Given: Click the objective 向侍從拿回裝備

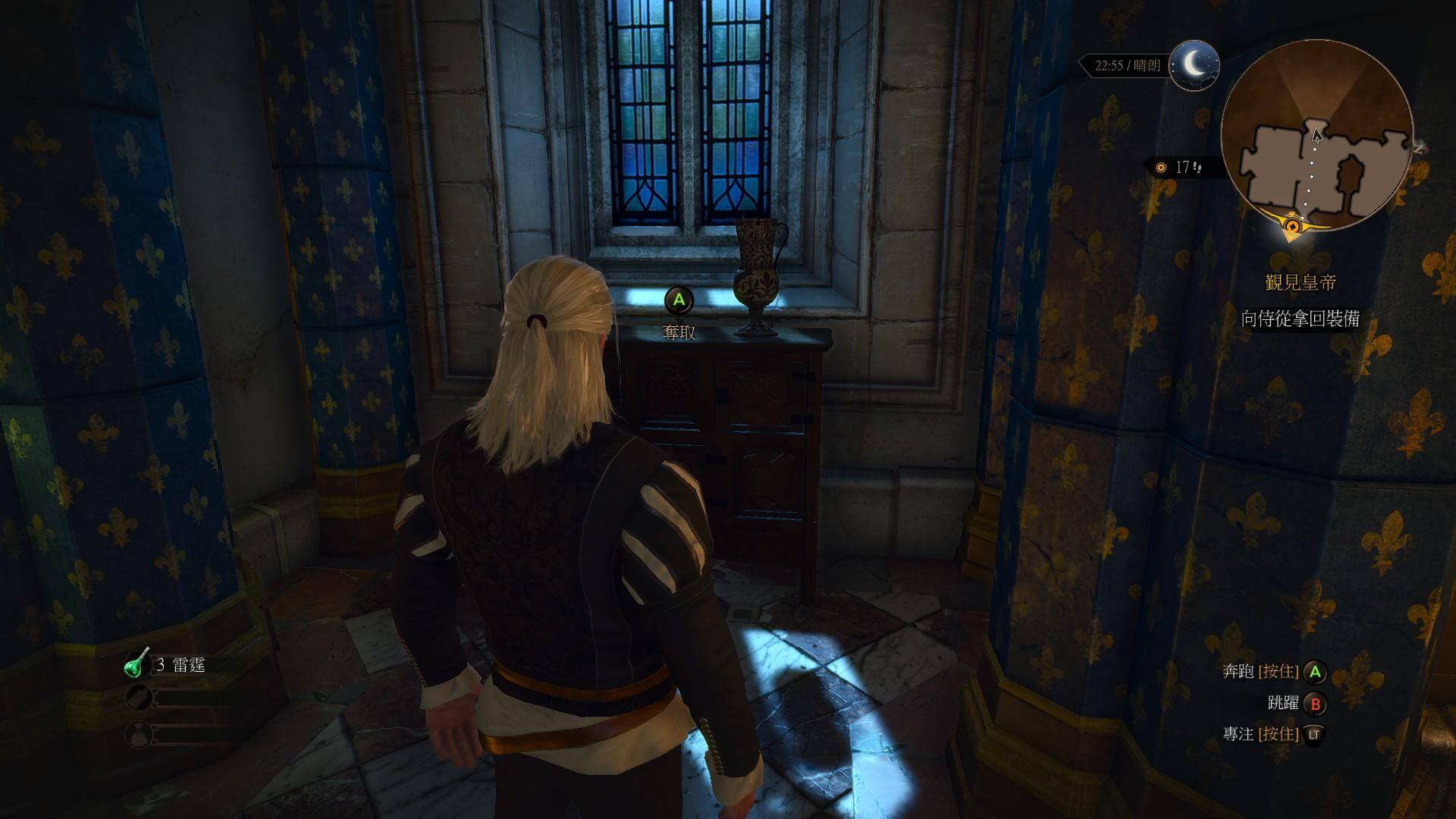Looking at the screenshot, I should (x=1300, y=318).
